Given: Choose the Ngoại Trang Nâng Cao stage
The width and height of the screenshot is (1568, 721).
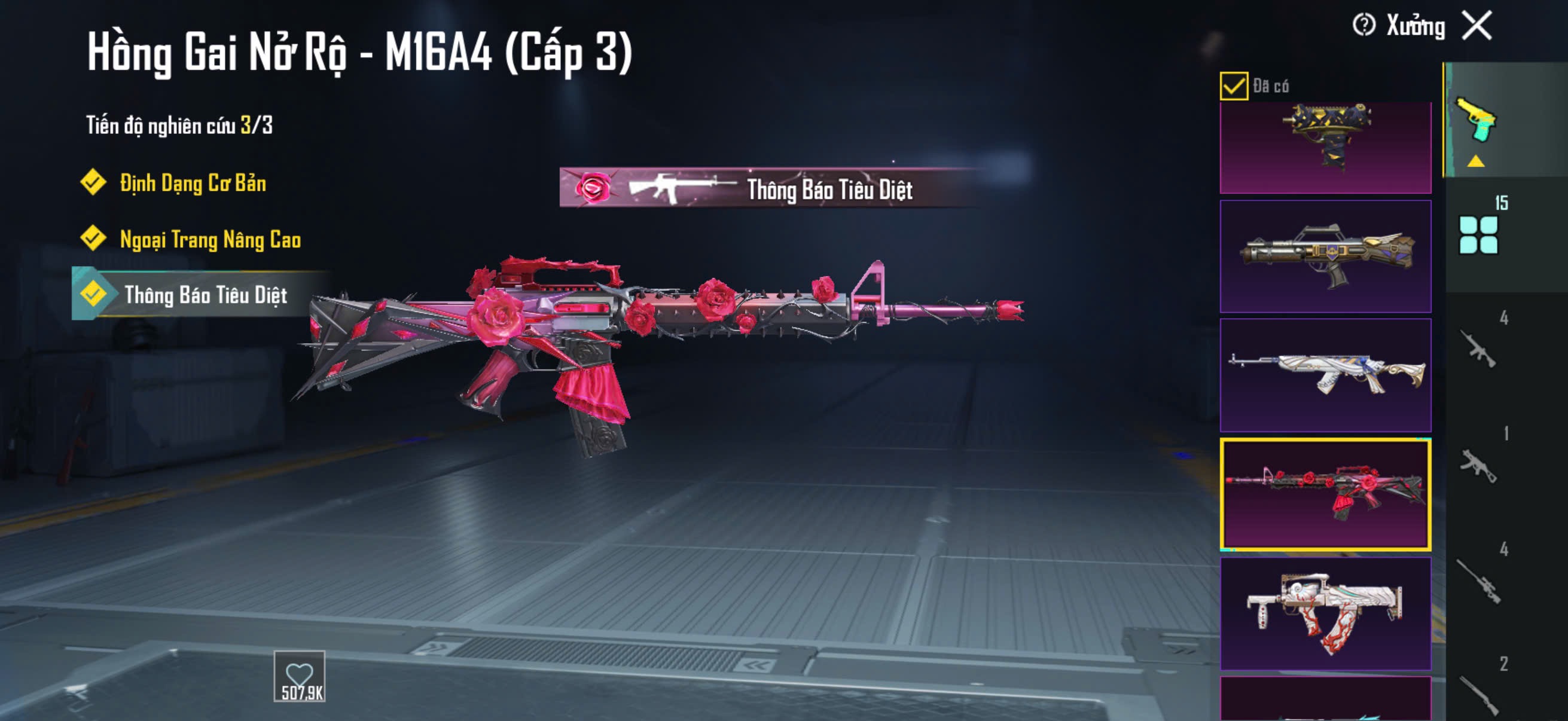Looking at the screenshot, I should 209,239.
